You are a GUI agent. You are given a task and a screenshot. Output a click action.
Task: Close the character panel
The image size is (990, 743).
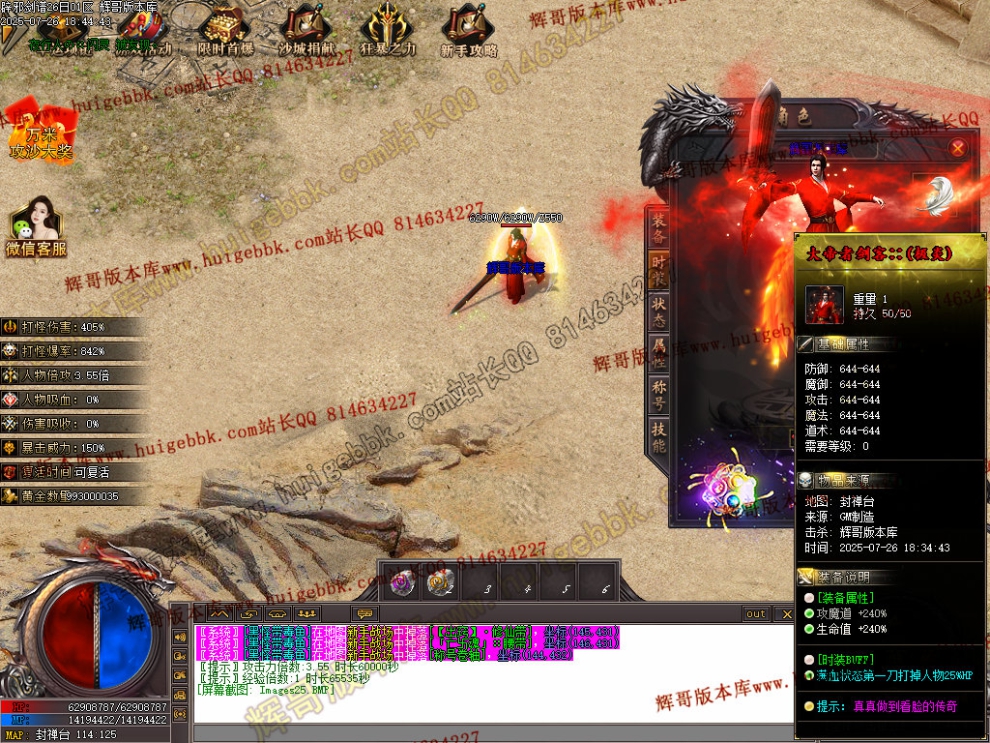(957, 149)
